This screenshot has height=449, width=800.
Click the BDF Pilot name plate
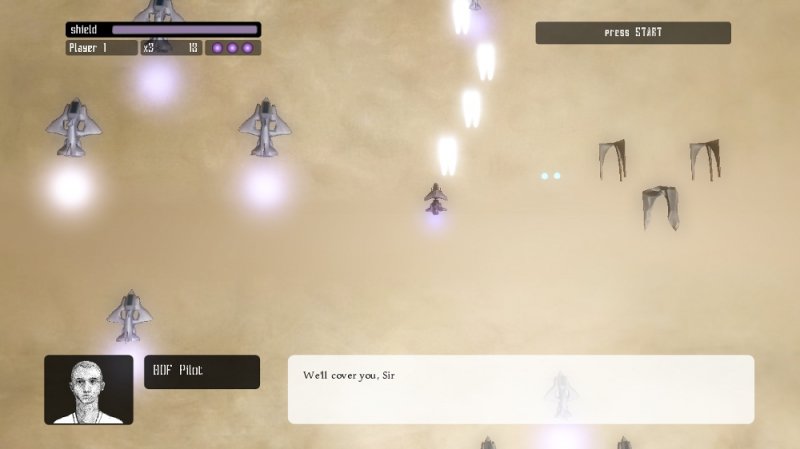coord(202,372)
